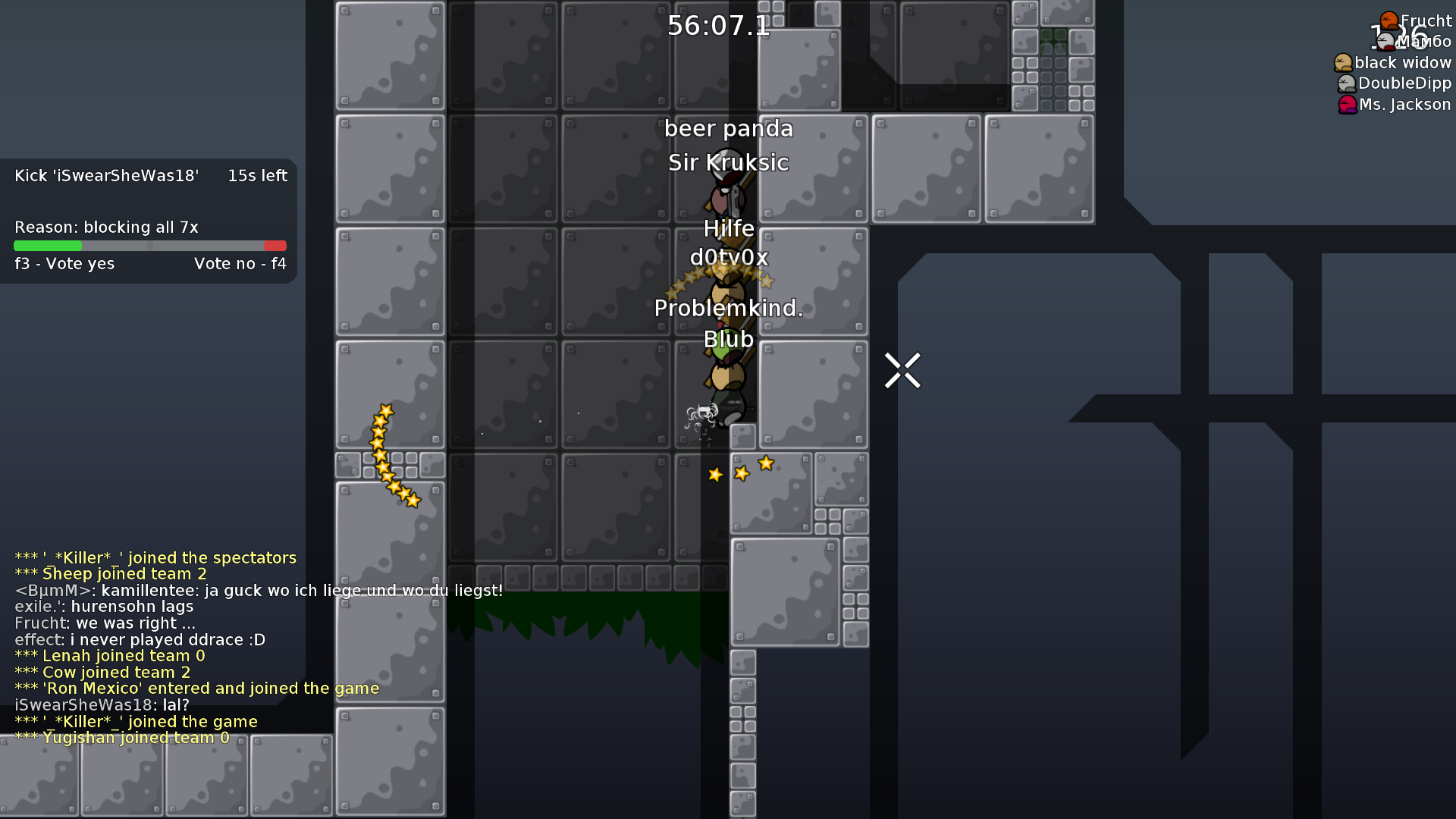Click the '15s left' vote countdown
This screenshot has height=819, width=1456.
pyautogui.click(x=257, y=175)
